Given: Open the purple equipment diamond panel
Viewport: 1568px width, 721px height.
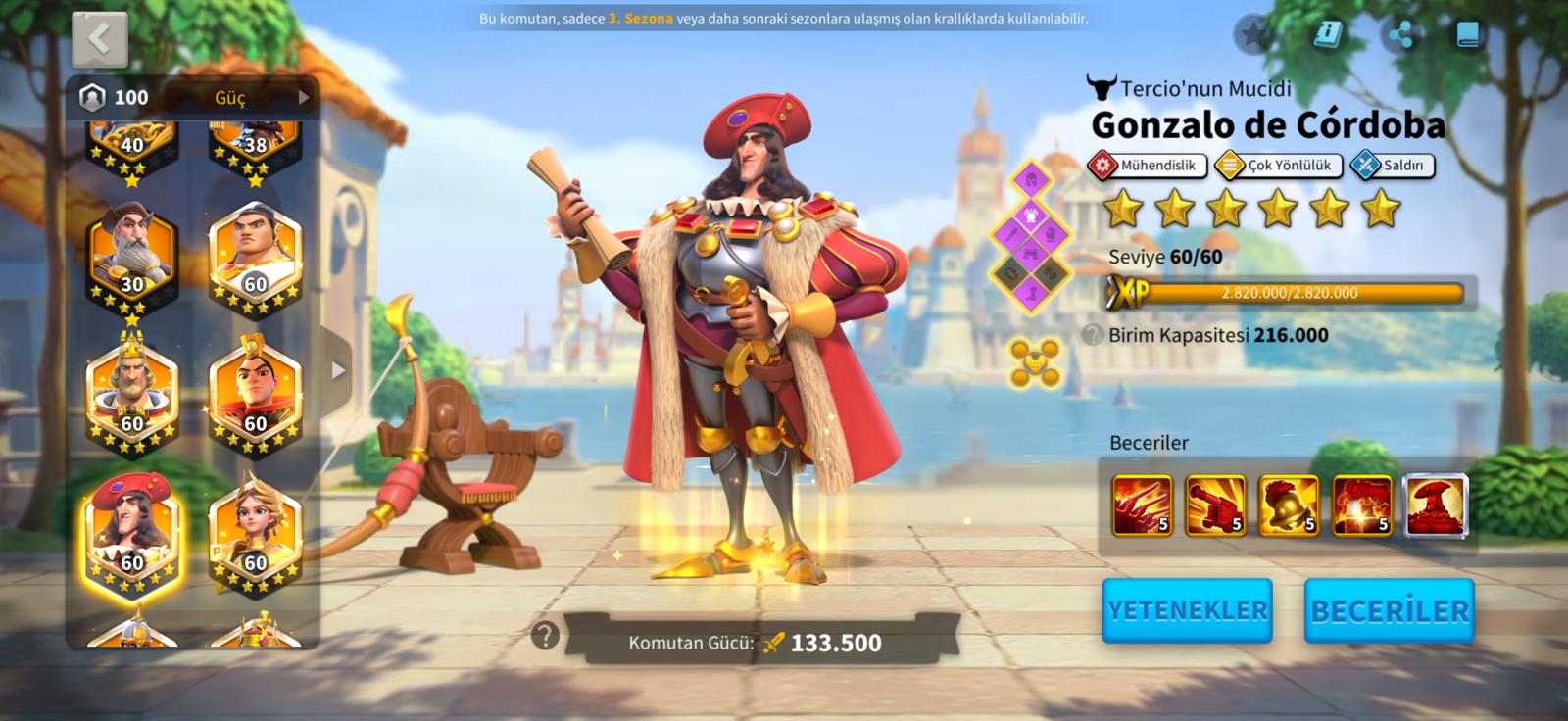Looking at the screenshot, I should (x=1030, y=236).
